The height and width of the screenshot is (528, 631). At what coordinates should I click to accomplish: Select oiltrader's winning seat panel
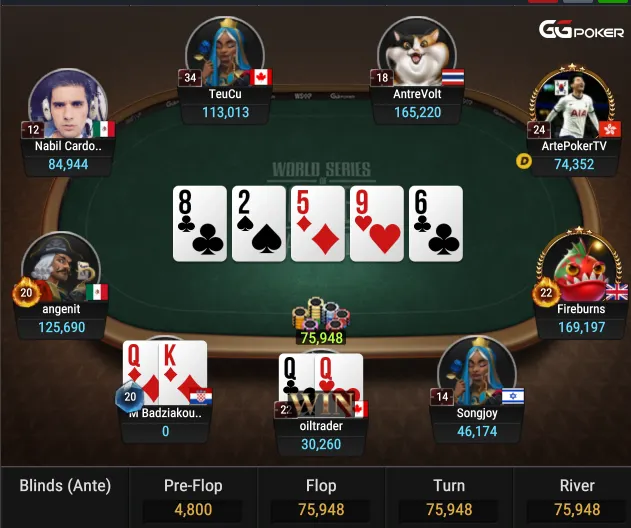(322, 435)
